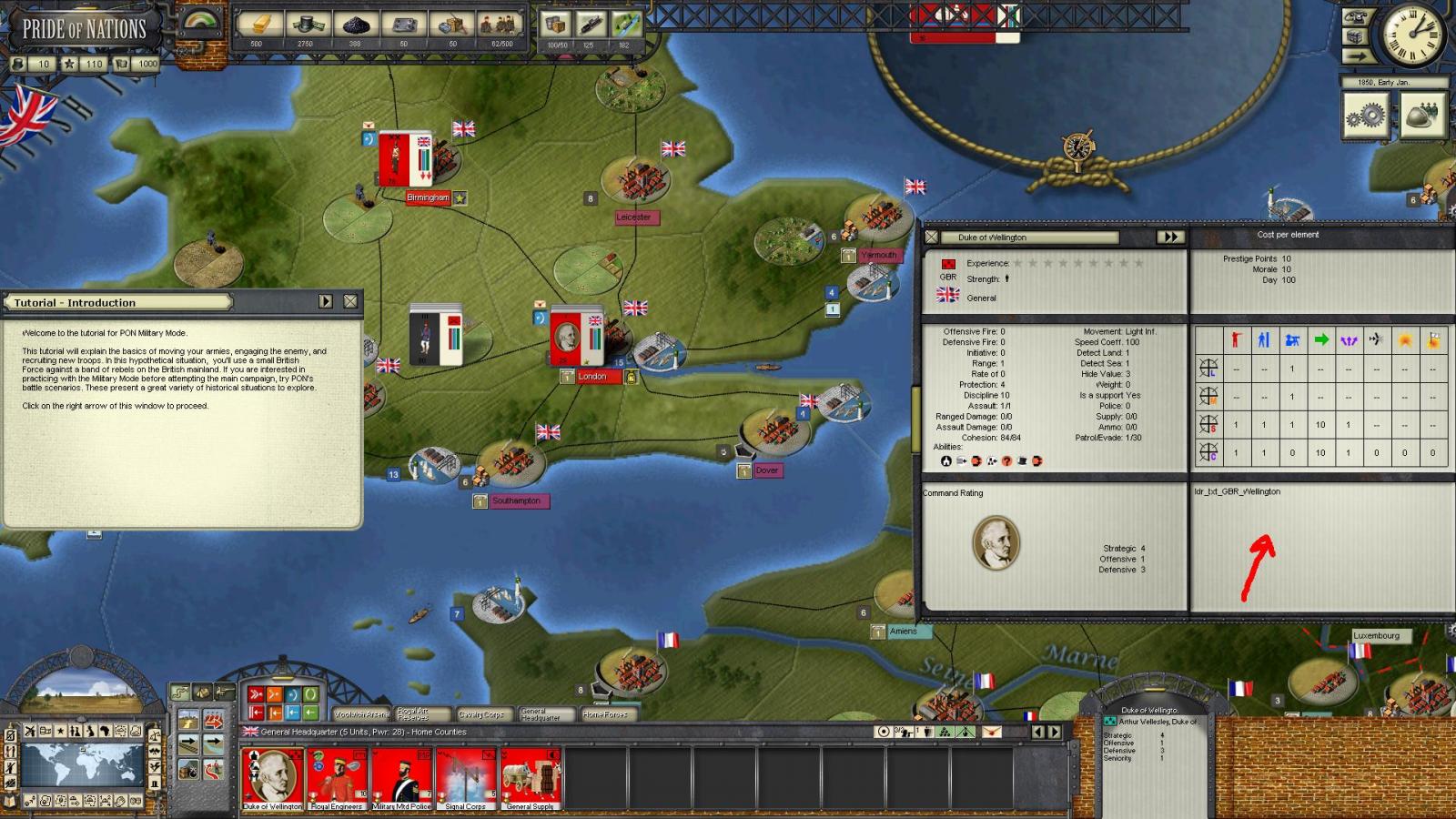Advance the tutorial with the right arrow
This screenshot has height=819, width=1456.
326,301
